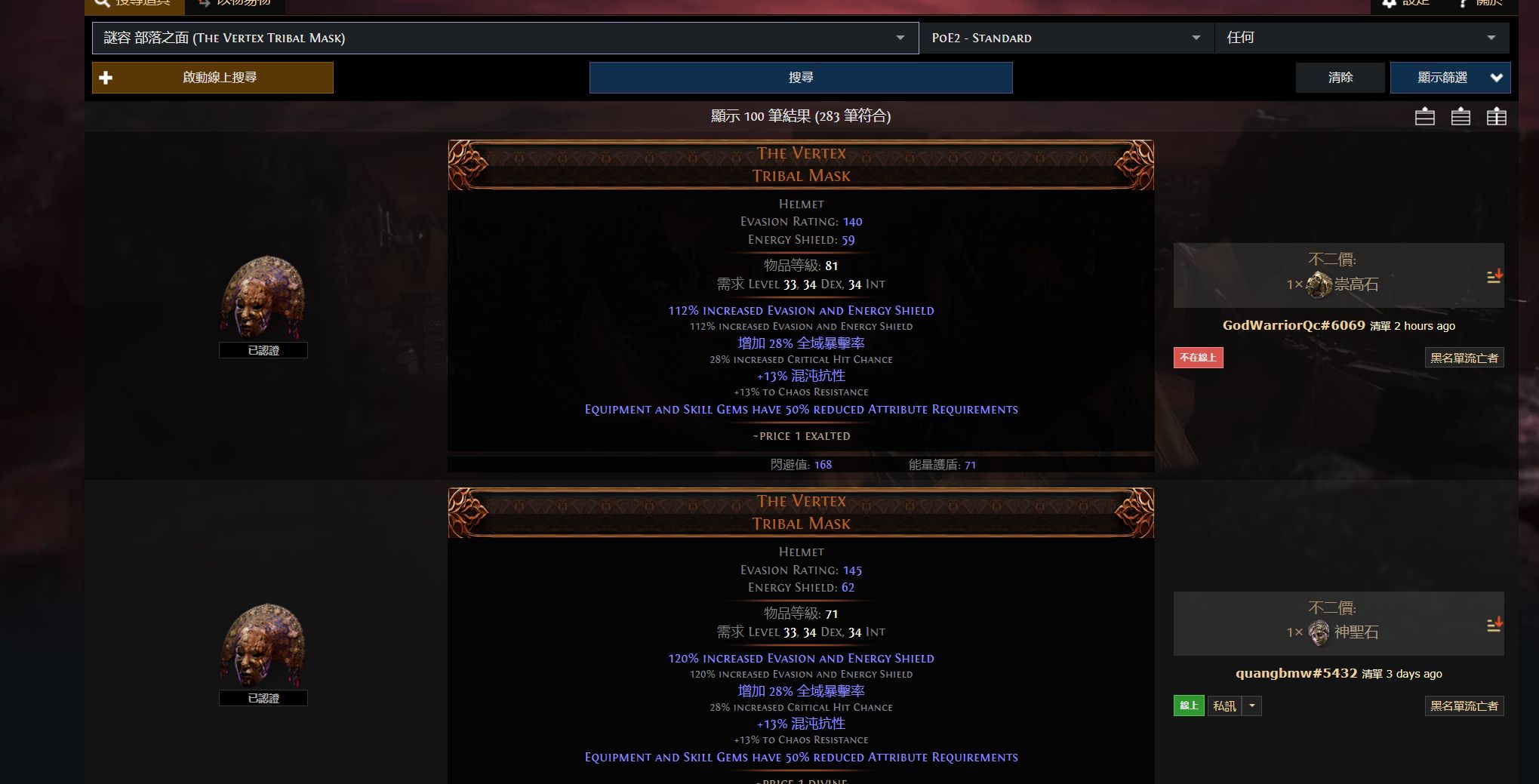This screenshot has width=1539, height=784.
Task: Select the single-row results view icon
Action: point(1424,117)
